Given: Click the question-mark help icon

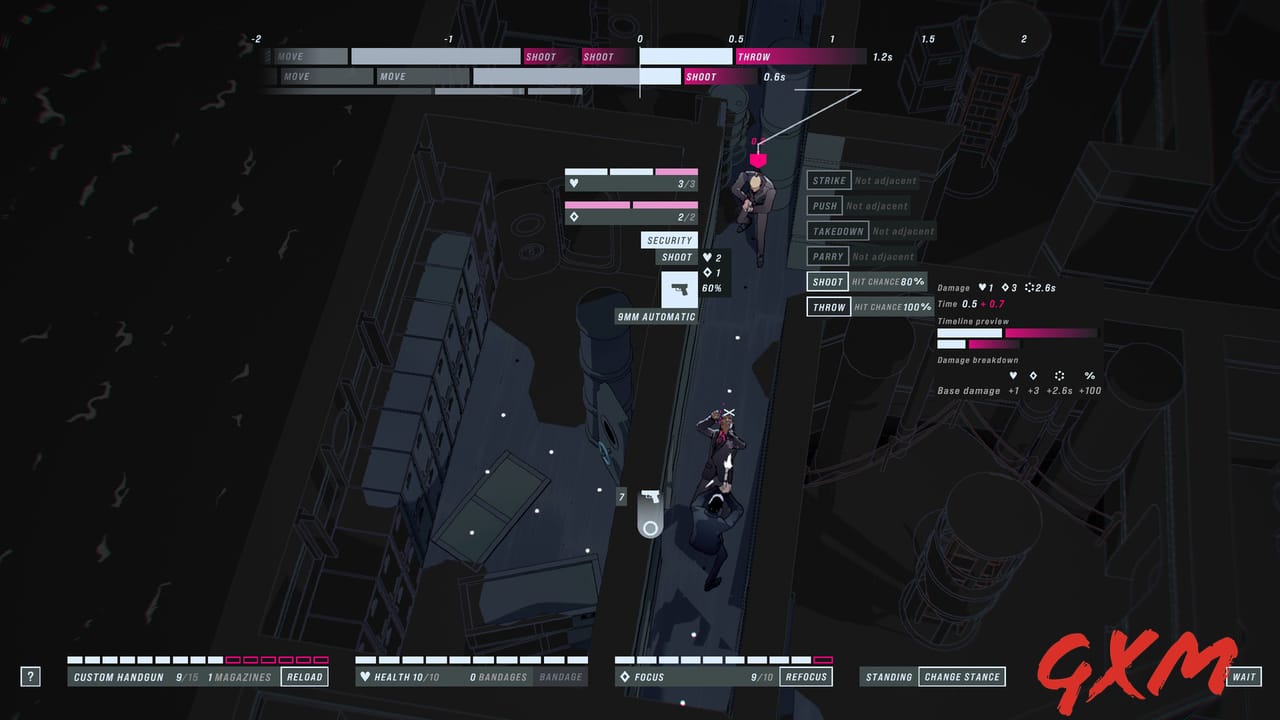Looking at the screenshot, I should pos(30,676).
